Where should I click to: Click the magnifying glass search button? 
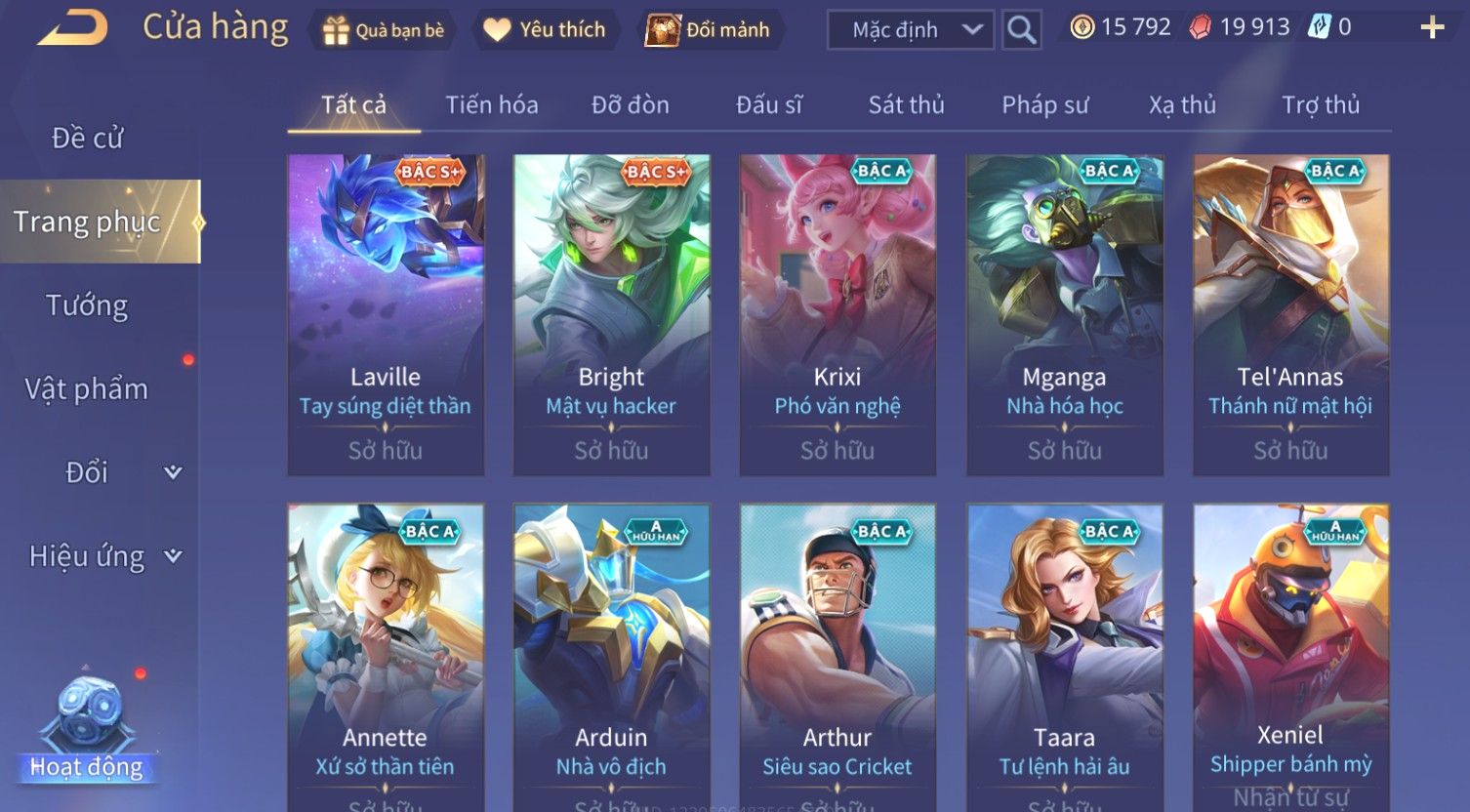1021,30
